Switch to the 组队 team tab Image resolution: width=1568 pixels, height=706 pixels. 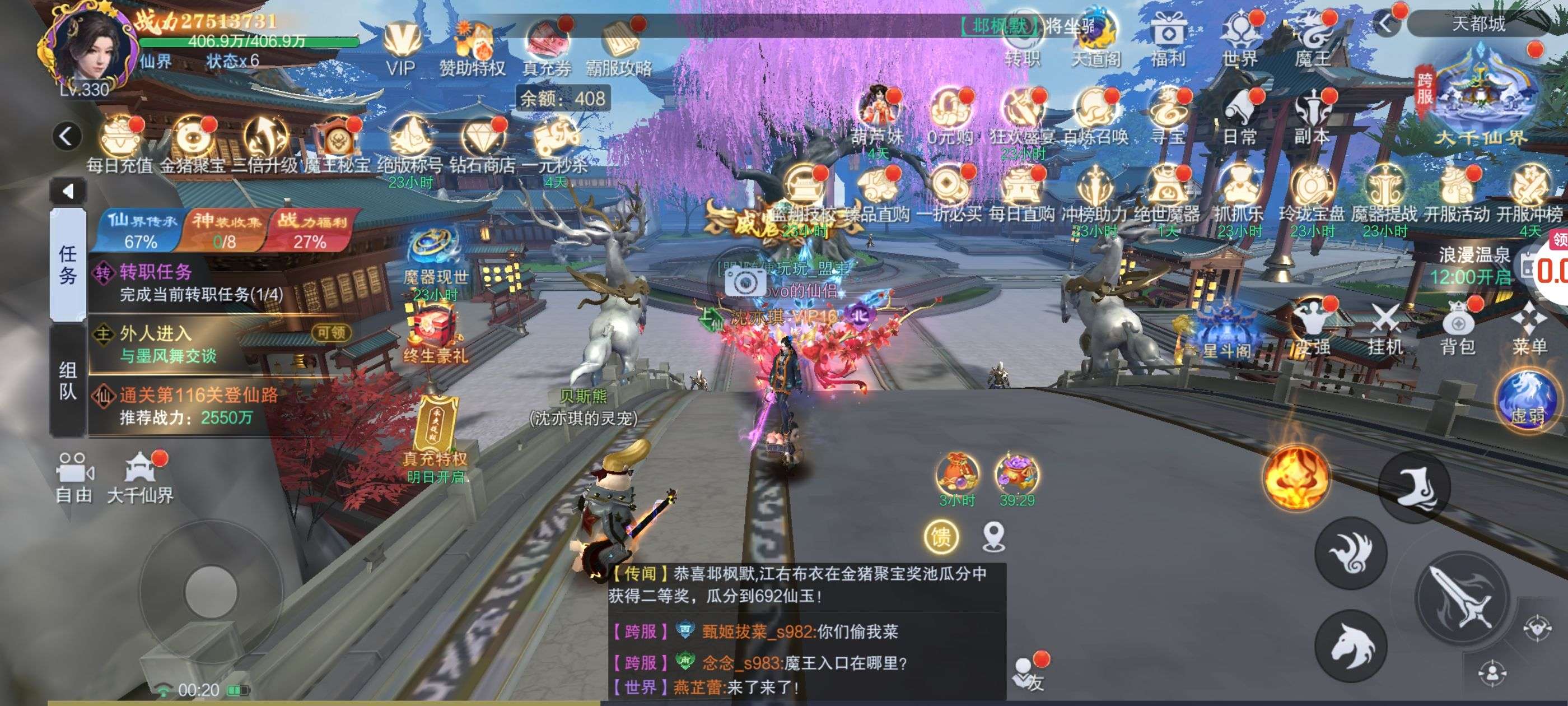(x=68, y=380)
